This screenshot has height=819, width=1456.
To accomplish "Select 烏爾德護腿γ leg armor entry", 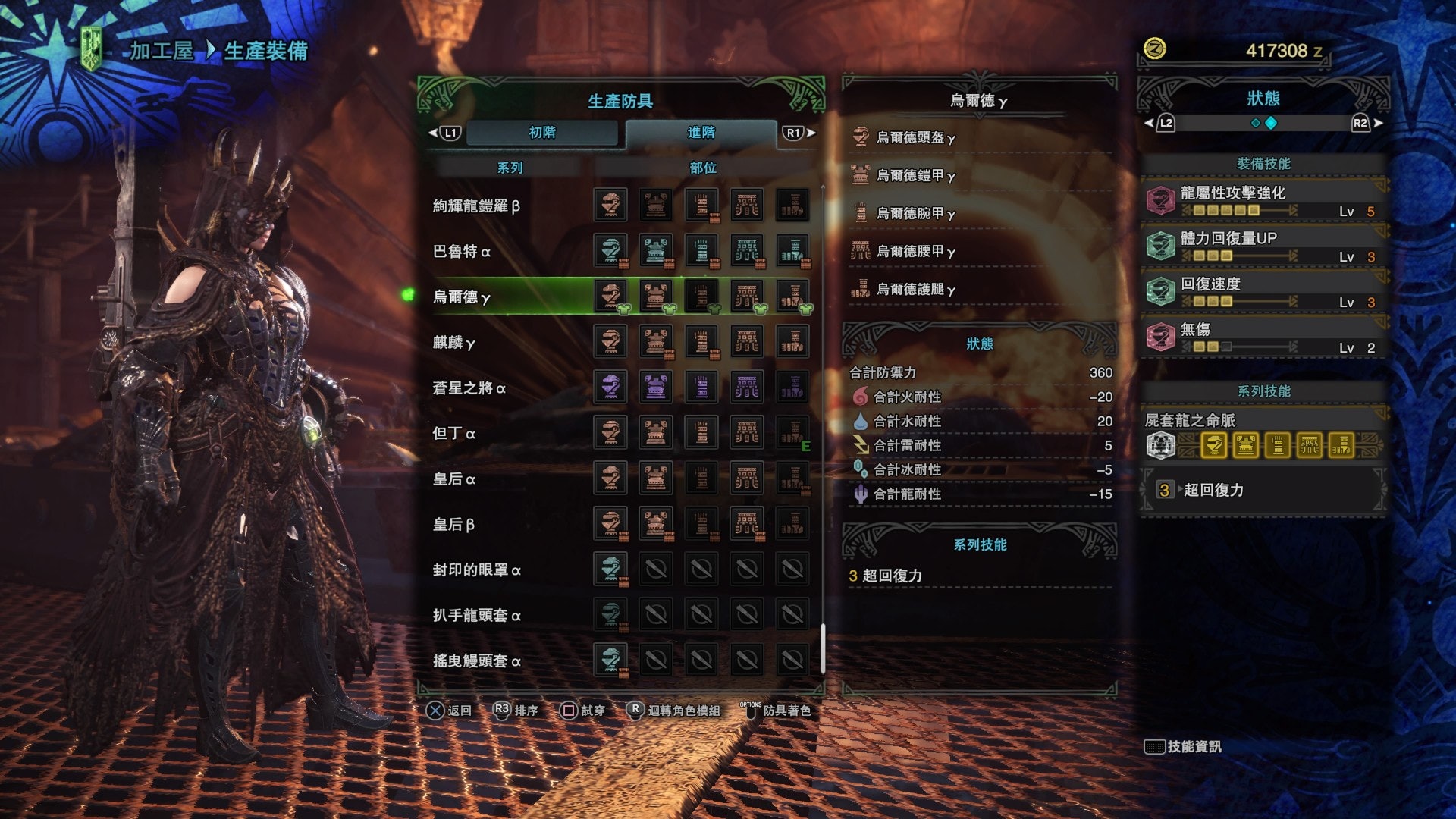I will pos(915,290).
